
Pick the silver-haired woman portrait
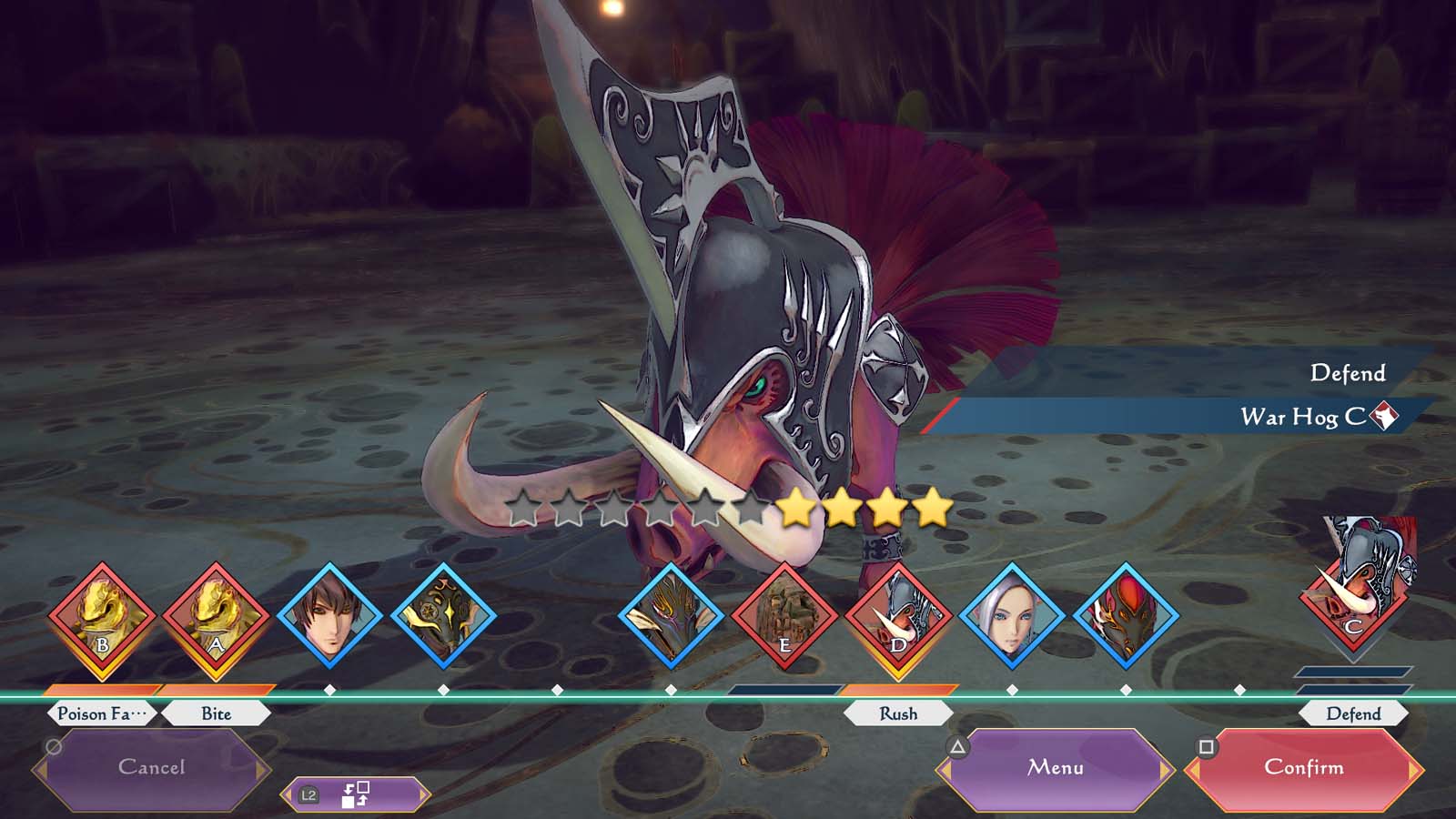[1012, 616]
